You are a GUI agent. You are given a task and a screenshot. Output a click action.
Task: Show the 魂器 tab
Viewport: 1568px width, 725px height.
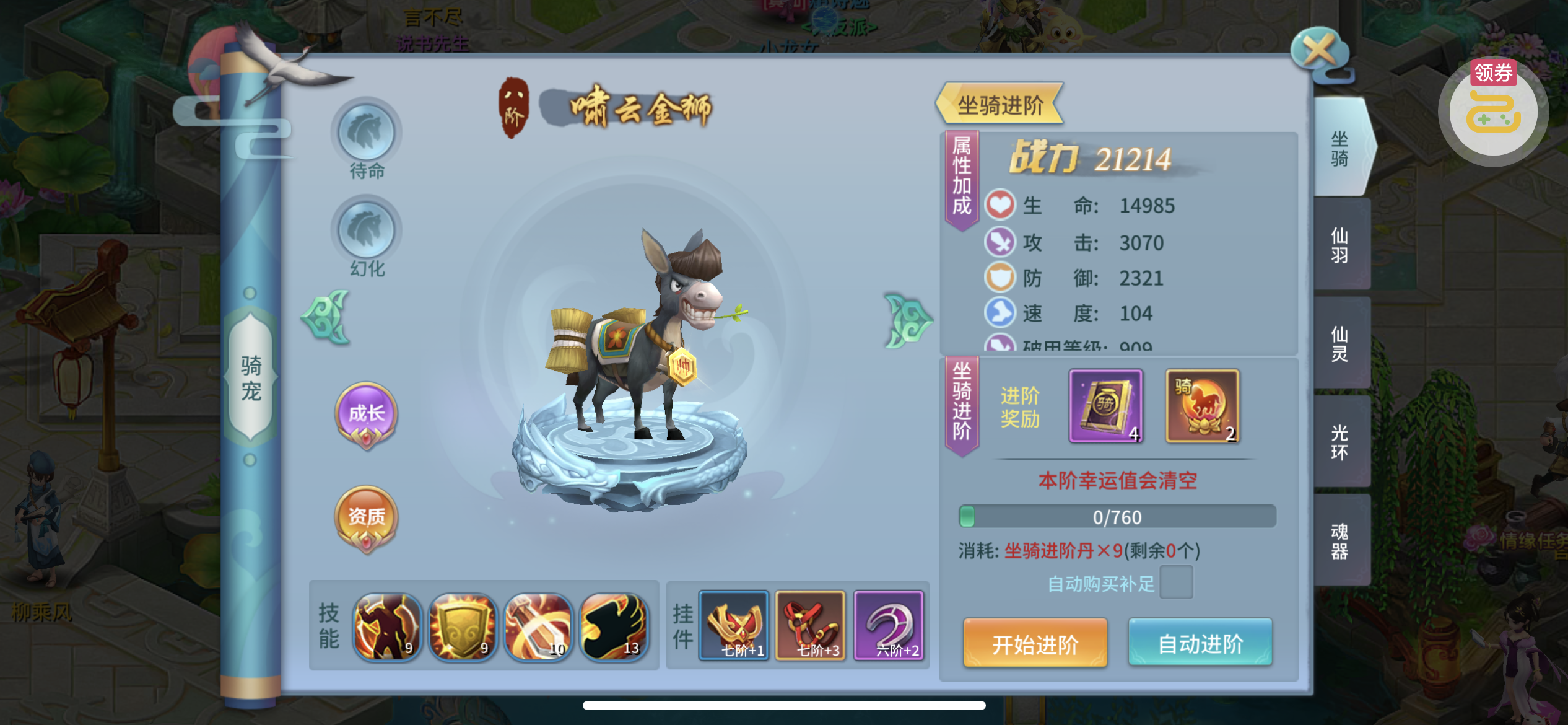(x=1339, y=541)
